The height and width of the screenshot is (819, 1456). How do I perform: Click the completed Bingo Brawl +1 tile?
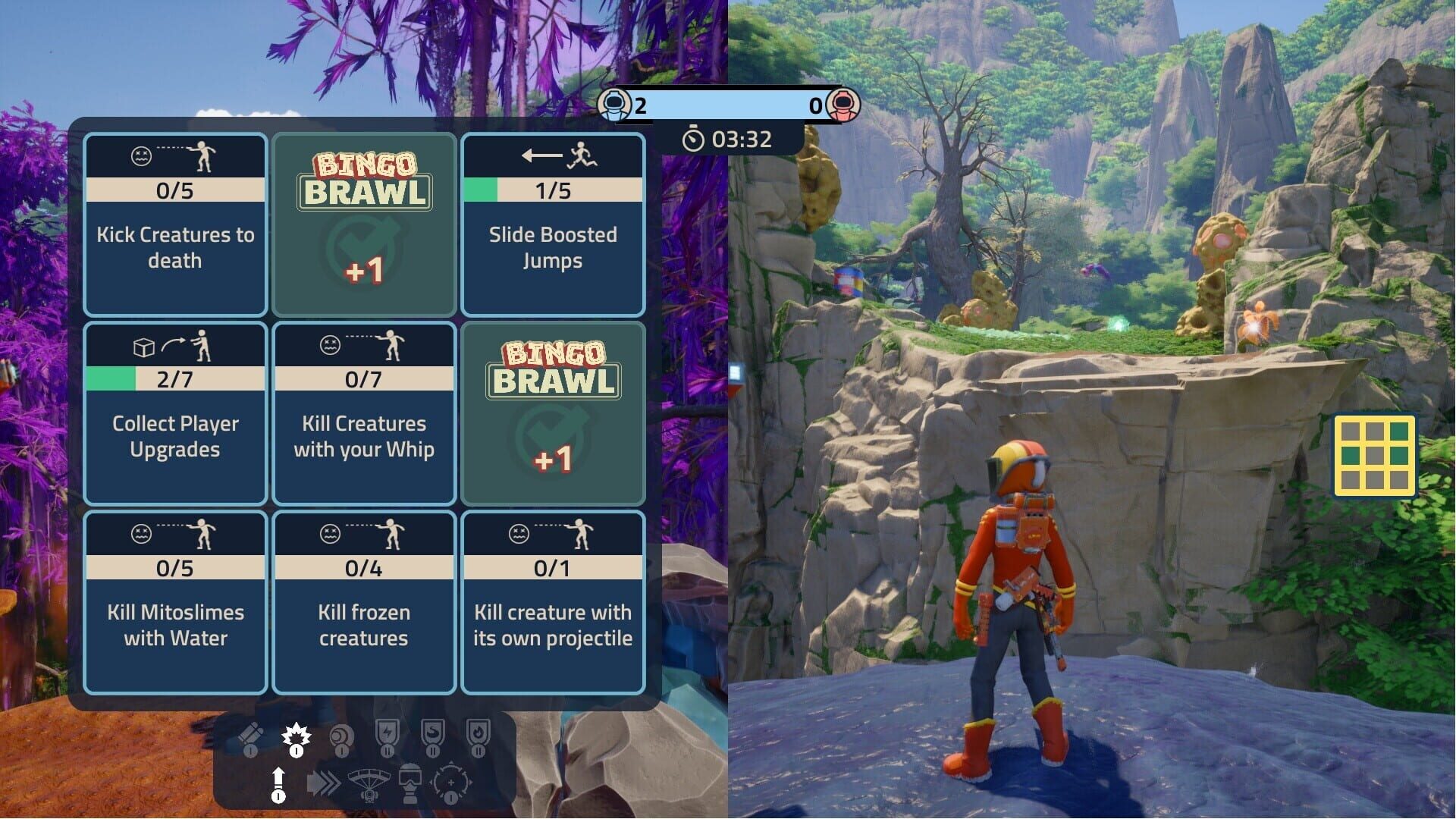(364, 225)
